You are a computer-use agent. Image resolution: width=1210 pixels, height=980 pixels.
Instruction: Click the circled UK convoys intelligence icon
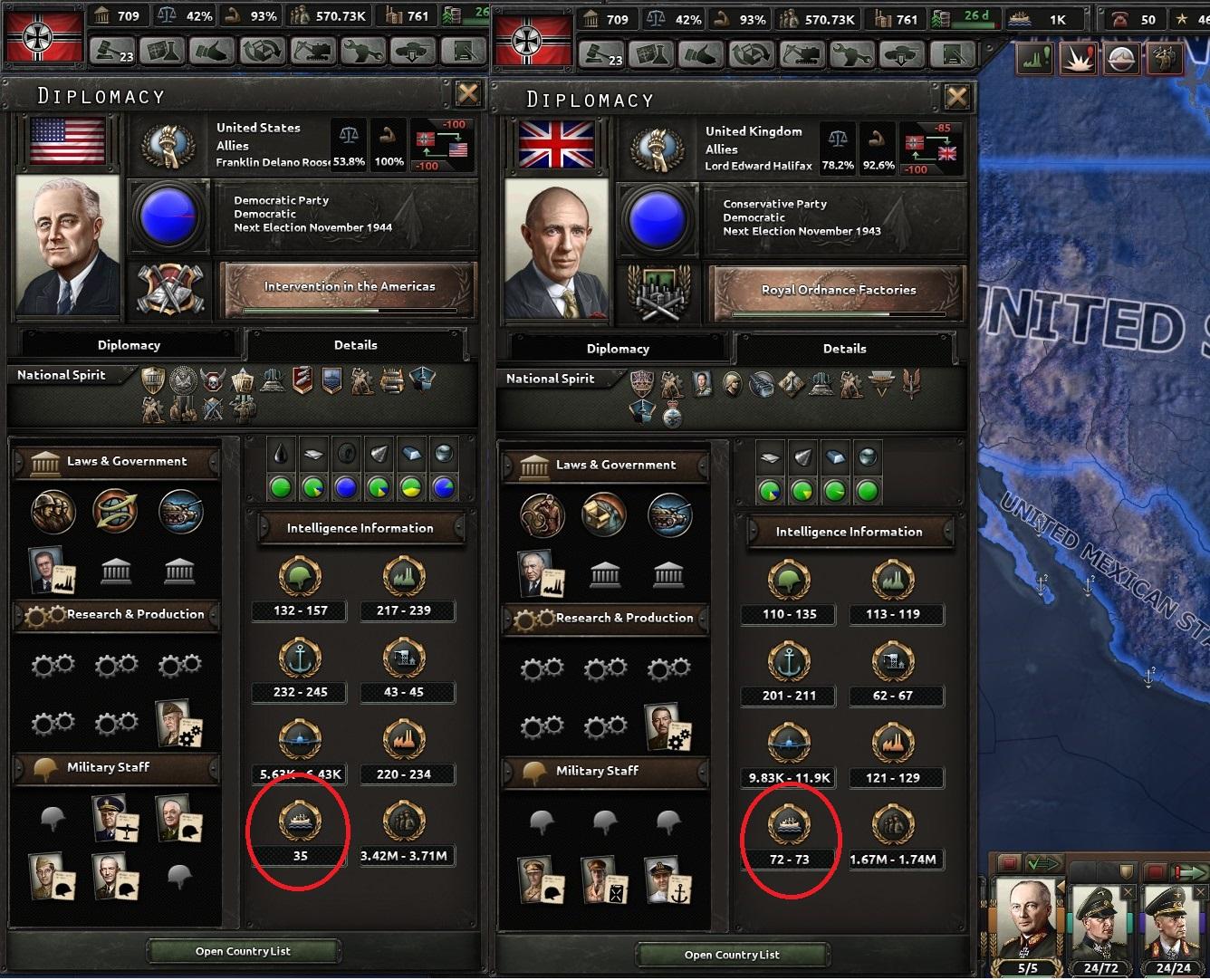tap(788, 826)
